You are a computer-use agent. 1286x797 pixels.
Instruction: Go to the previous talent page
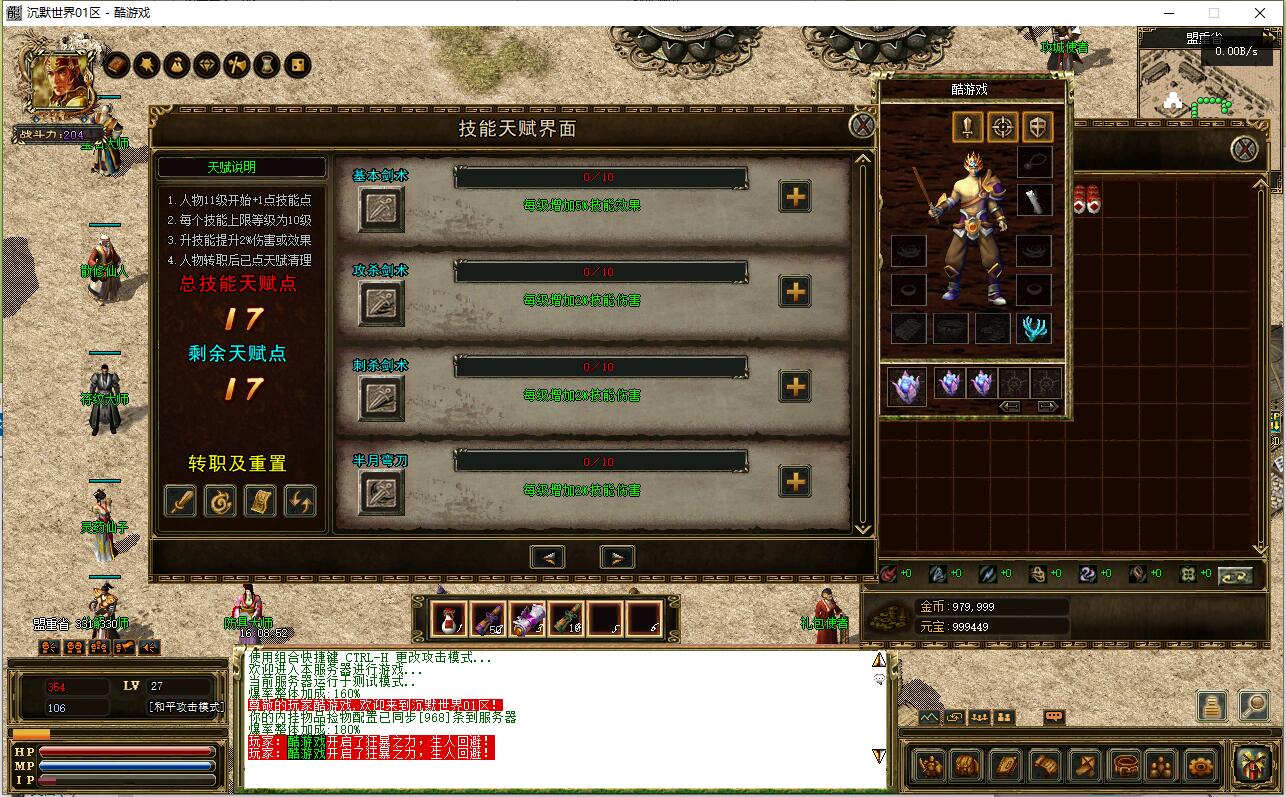[547, 558]
